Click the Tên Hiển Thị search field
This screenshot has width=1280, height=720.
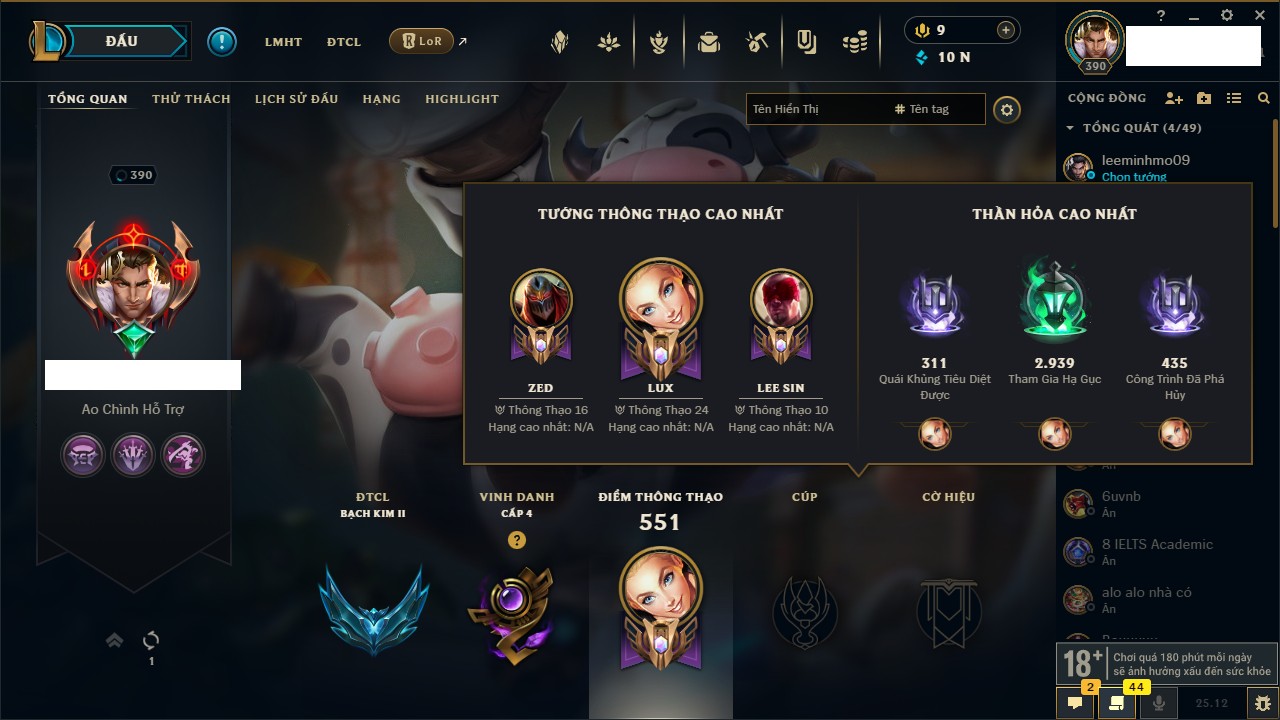(x=815, y=109)
